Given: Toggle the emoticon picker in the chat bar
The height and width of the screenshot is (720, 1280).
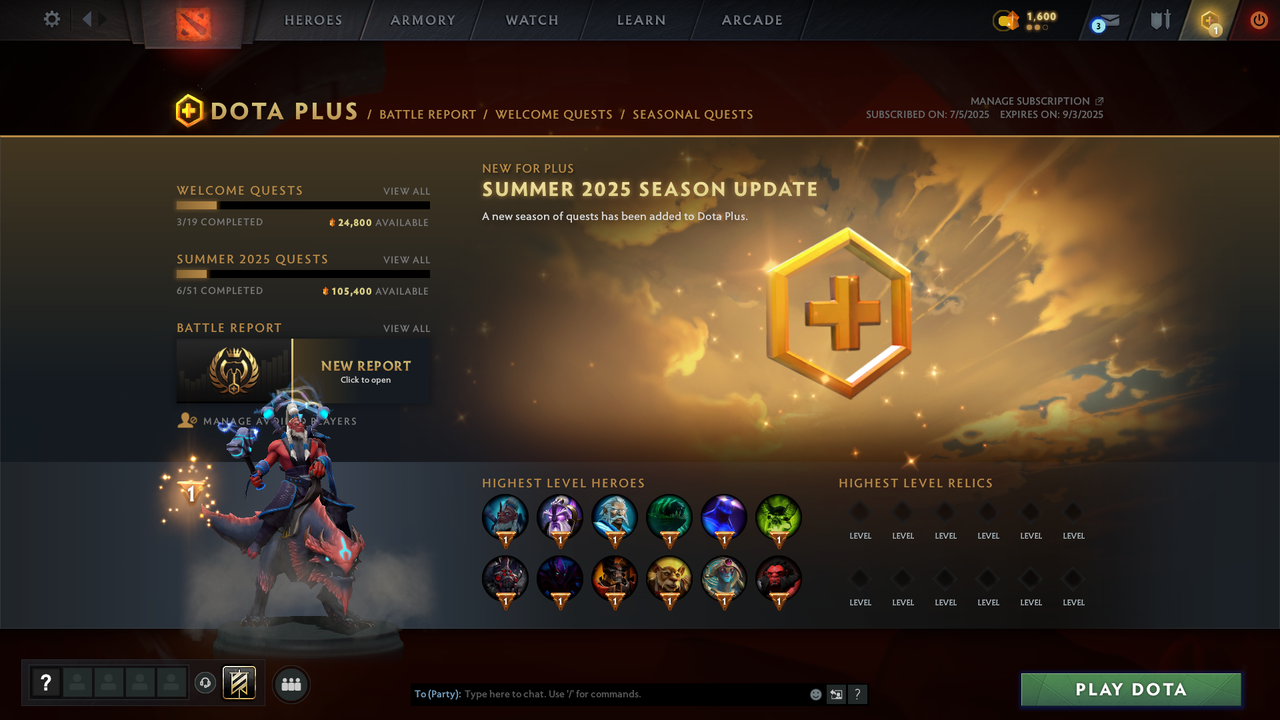Looking at the screenshot, I should [x=815, y=693].
